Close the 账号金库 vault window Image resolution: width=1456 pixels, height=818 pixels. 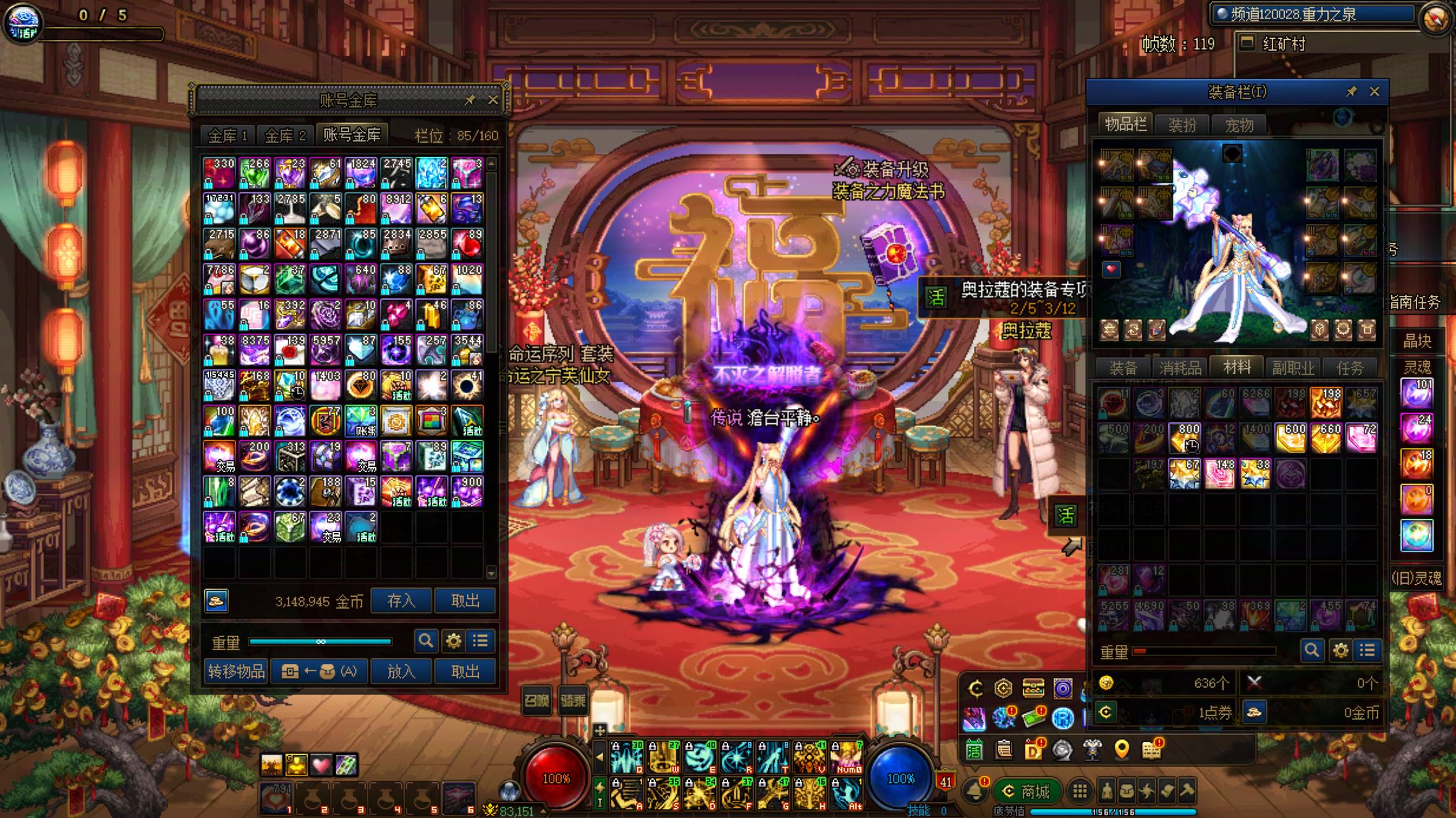click(x=493, y=100)
